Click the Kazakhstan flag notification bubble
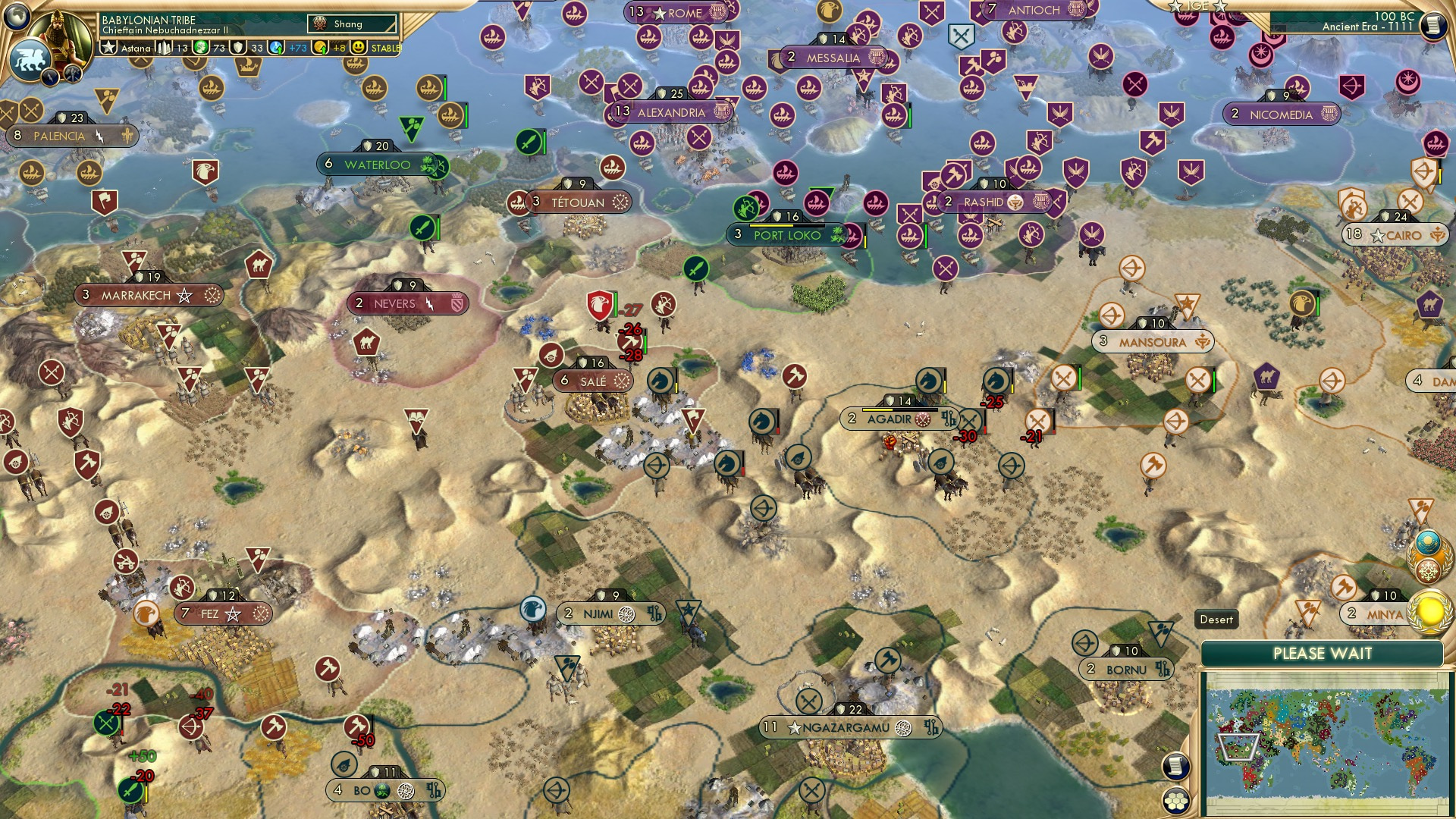 (1429, 541)
